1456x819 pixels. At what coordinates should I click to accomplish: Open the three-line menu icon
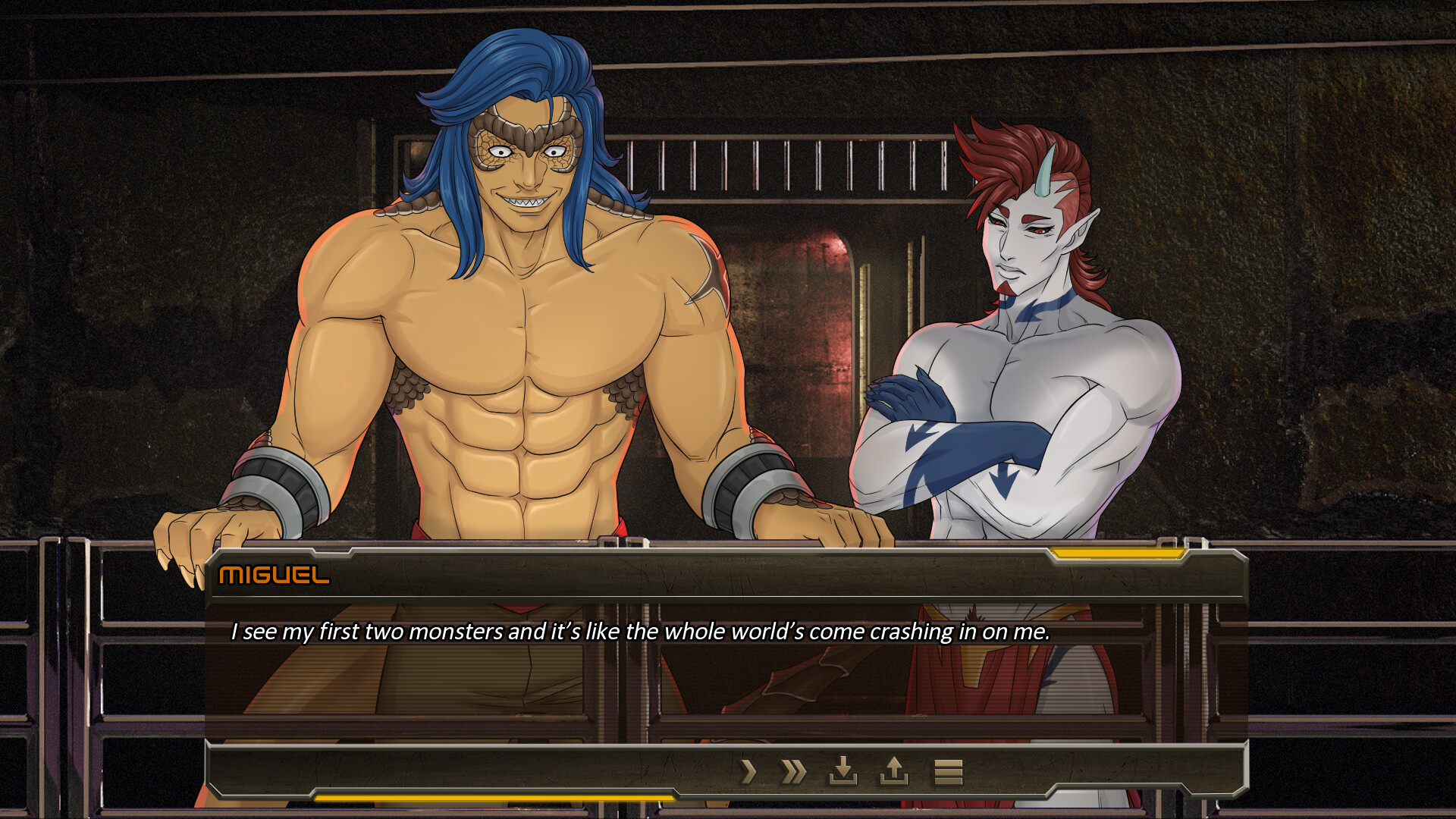click(x=948, y=772)
